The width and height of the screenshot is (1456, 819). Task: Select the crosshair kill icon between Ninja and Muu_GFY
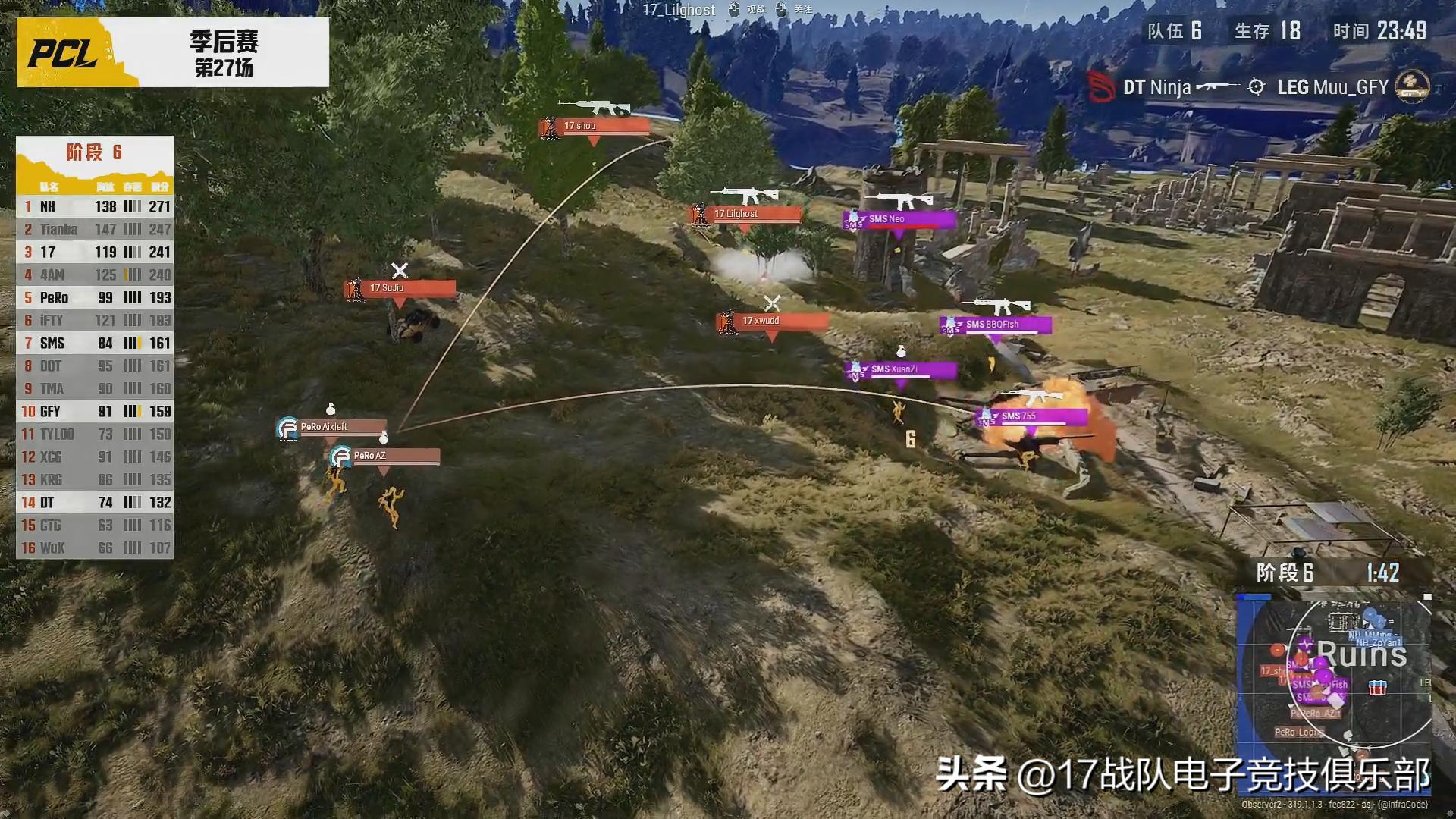1256,86
